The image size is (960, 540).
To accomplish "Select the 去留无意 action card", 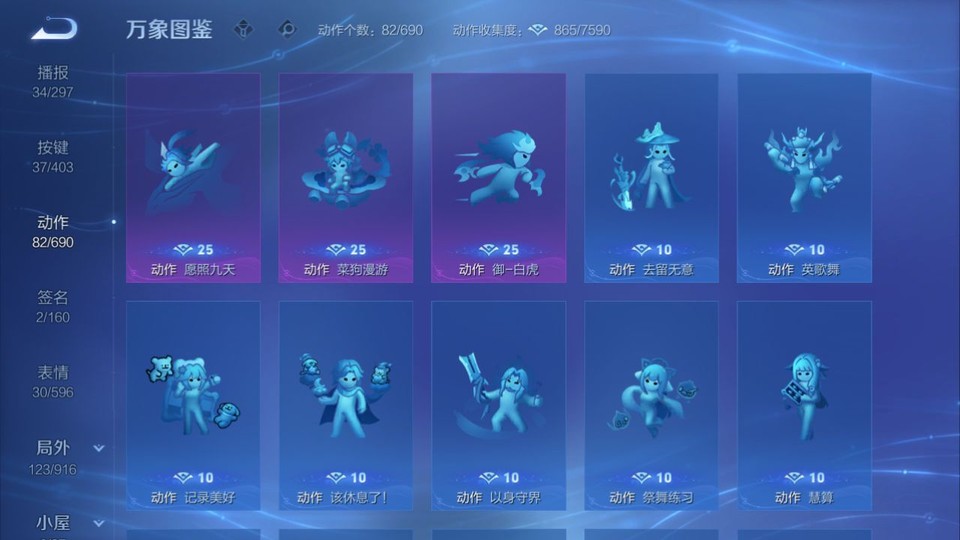I will [651, 177].
